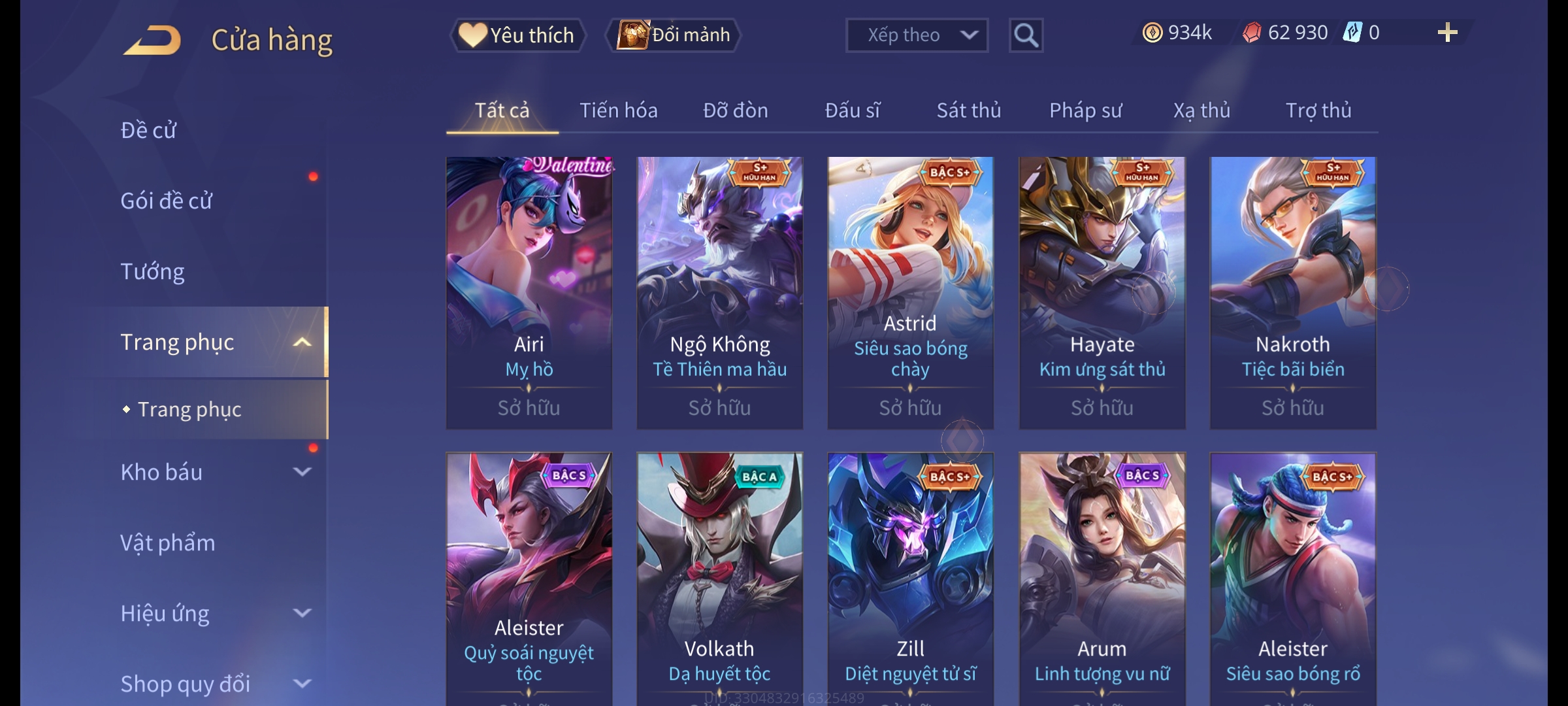Open the Xếp theo sort dropdown
The width and height of the screenshot is (1568, 706).
916,35
